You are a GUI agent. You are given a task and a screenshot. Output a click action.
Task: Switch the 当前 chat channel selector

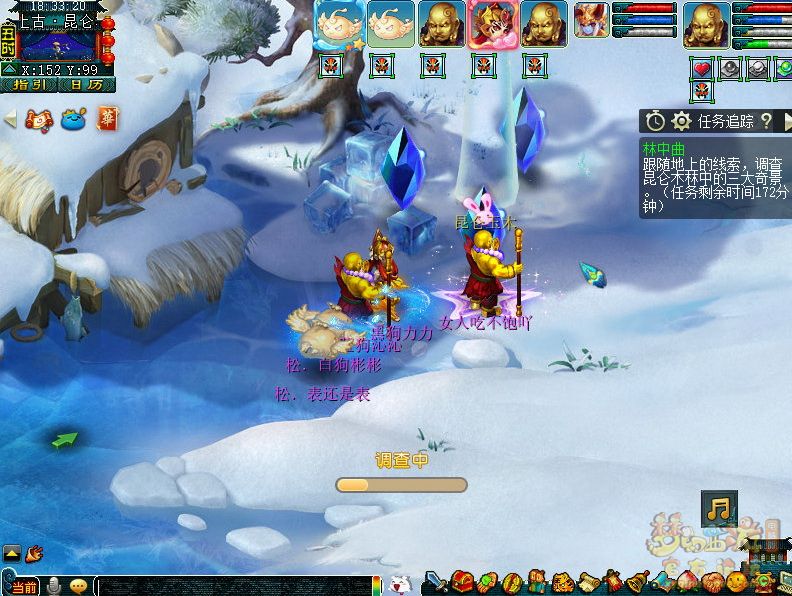point(22,586)
